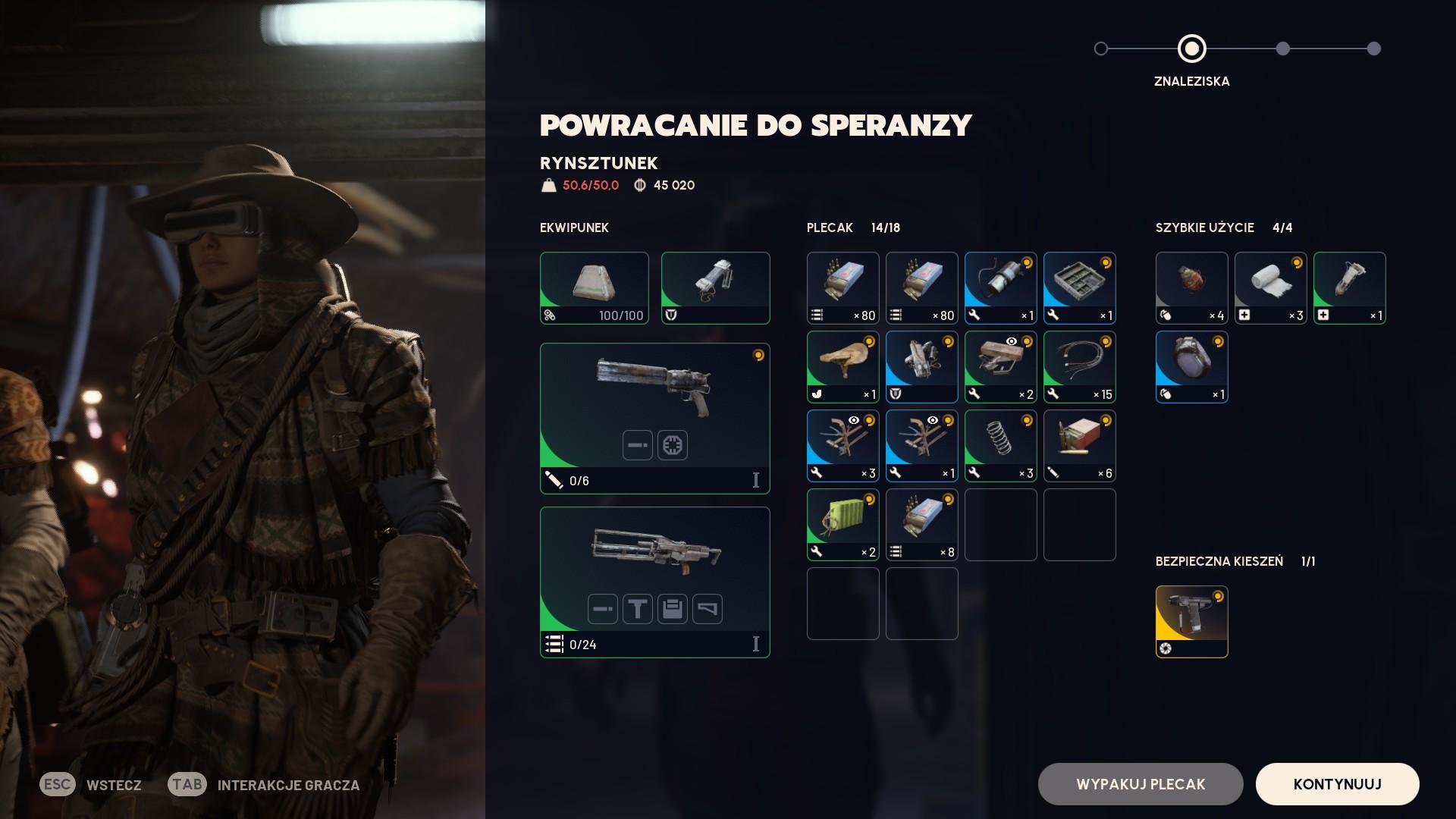Select the grenade quick-use slot of 4
Image resolution: width=1456 pixels, height=819 pixels.
(1191, 288)
